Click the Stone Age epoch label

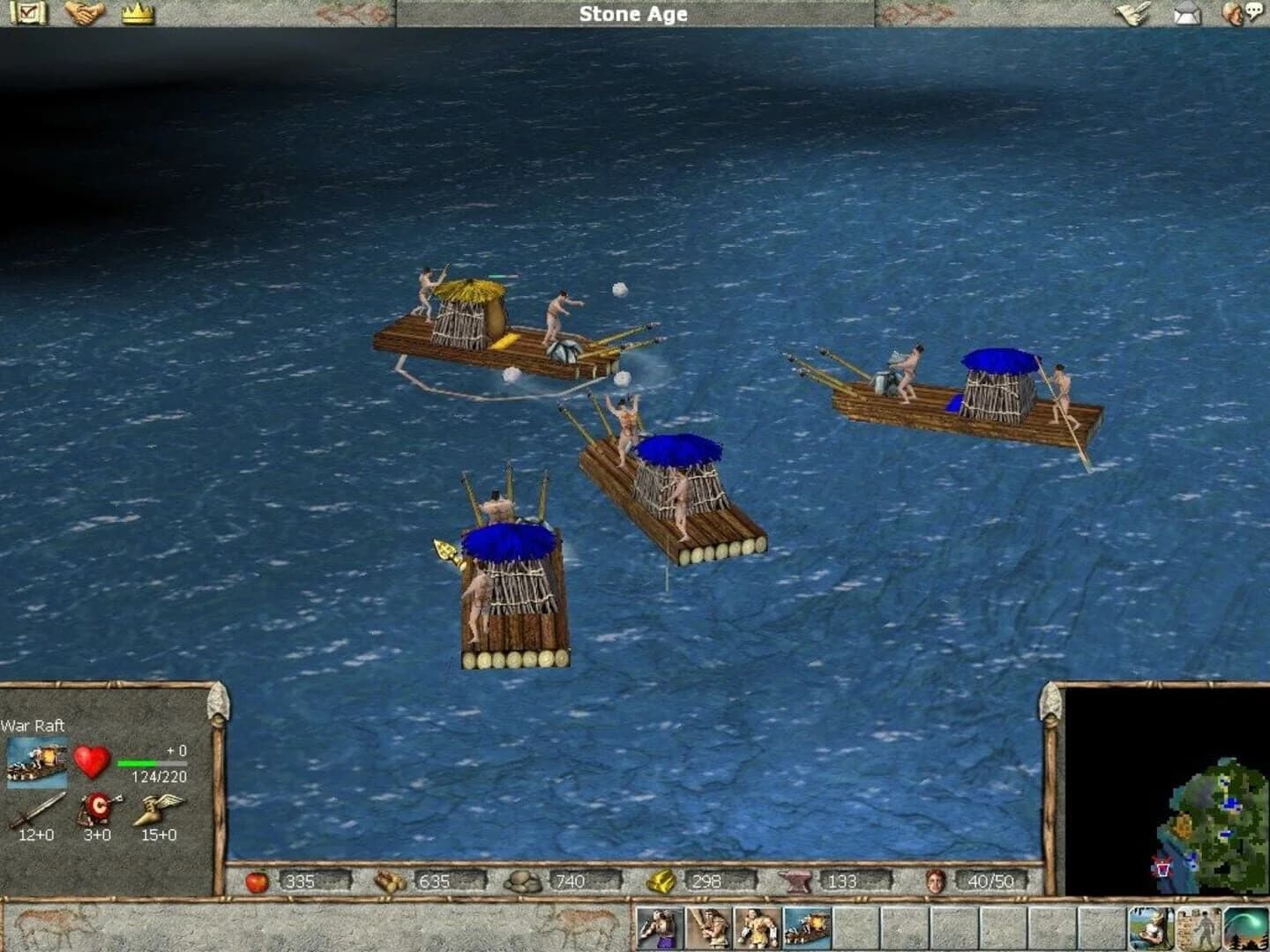(x=633, y=14)
